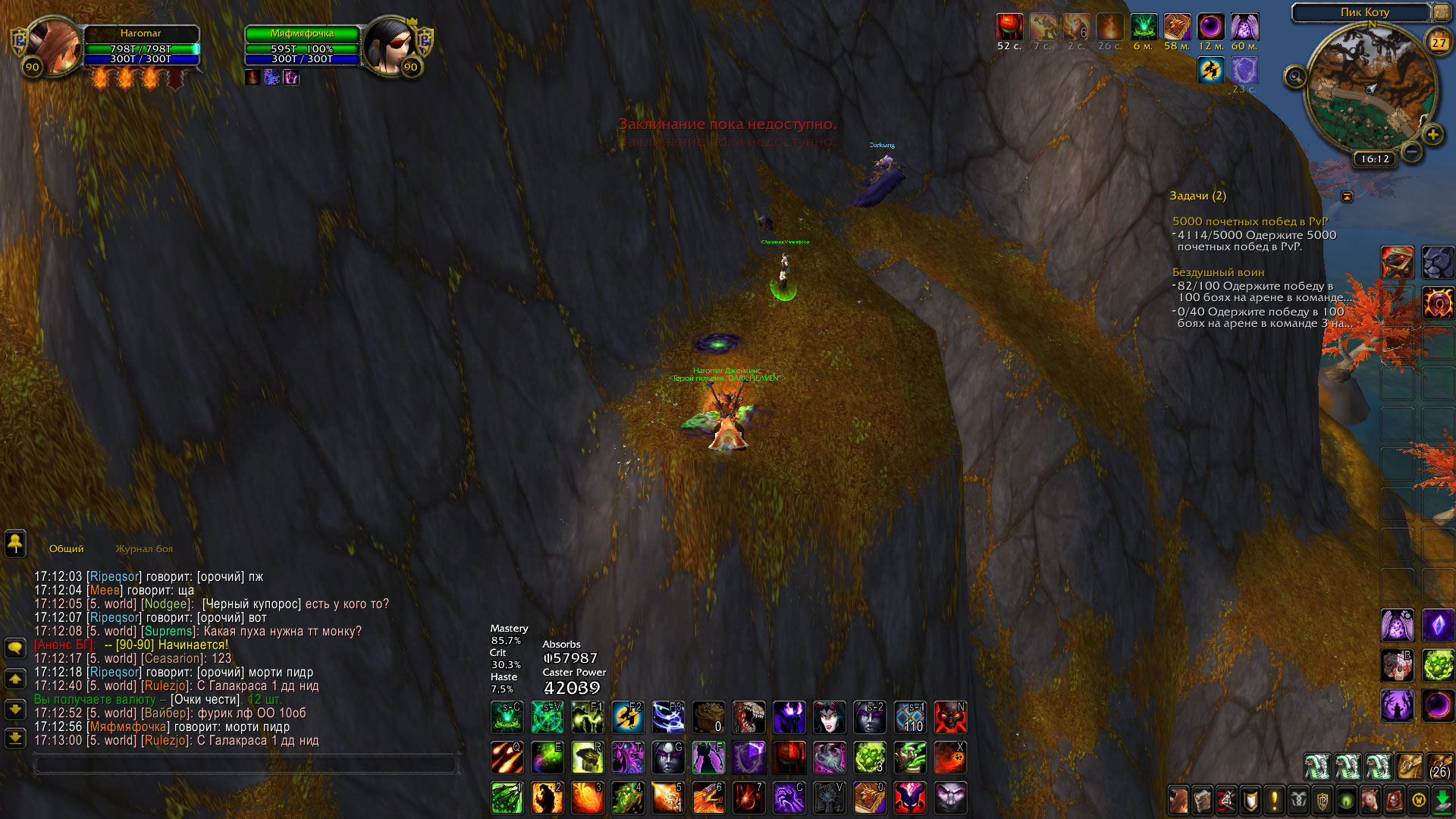1456x819 pixels.
Task: Open the green download-arrow micro menu button
Action: pos(1442,800)
